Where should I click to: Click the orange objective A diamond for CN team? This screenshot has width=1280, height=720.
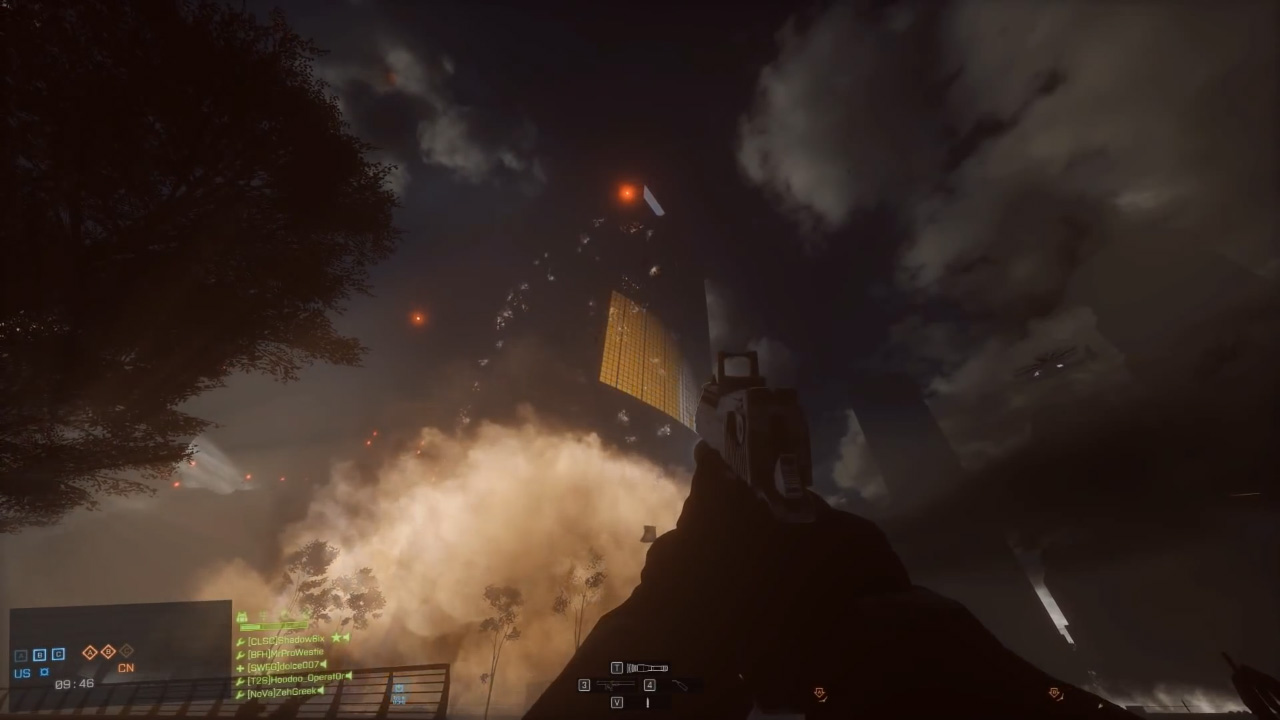tap(90, 651)
